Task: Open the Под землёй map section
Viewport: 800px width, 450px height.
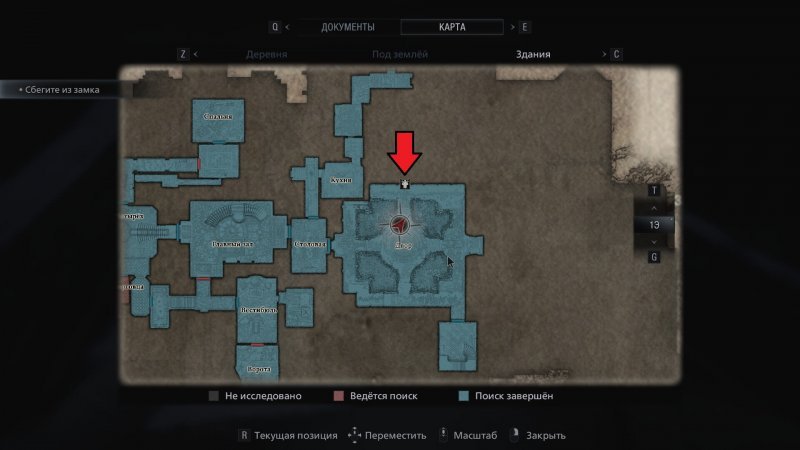Action: pyautogui.click(x=402, y=55)
